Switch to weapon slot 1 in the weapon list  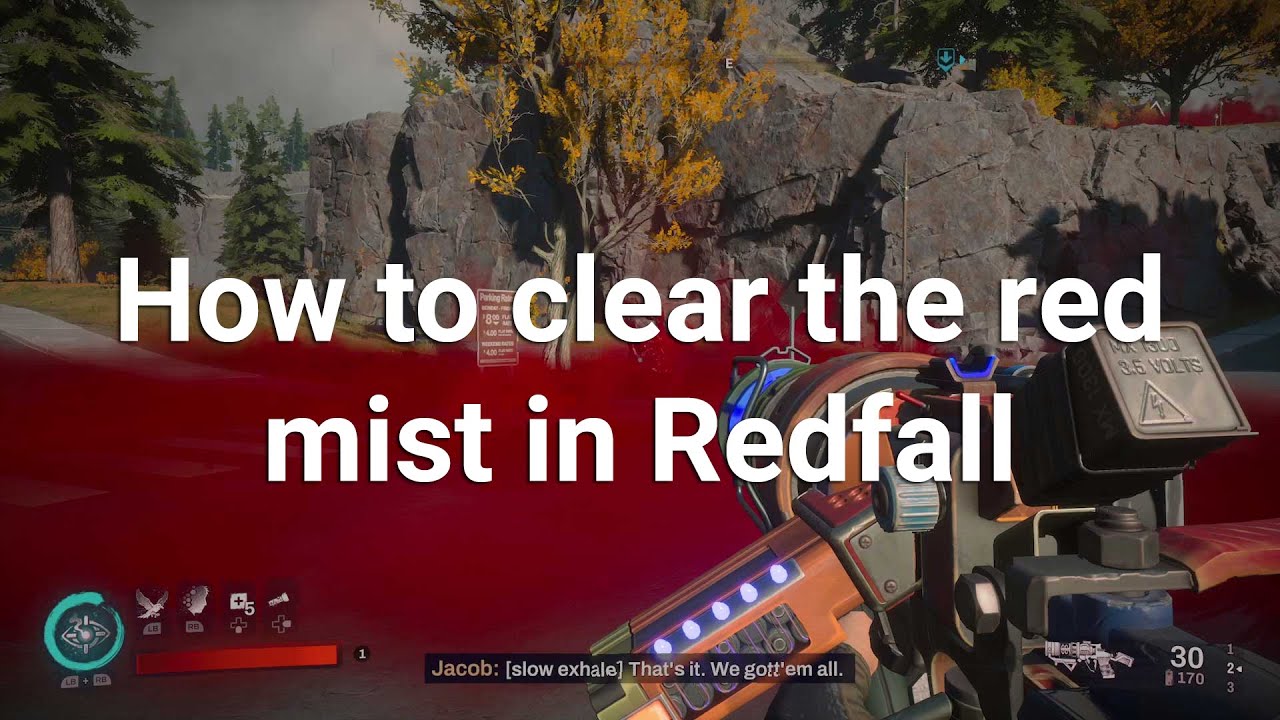pos(1230,650)
